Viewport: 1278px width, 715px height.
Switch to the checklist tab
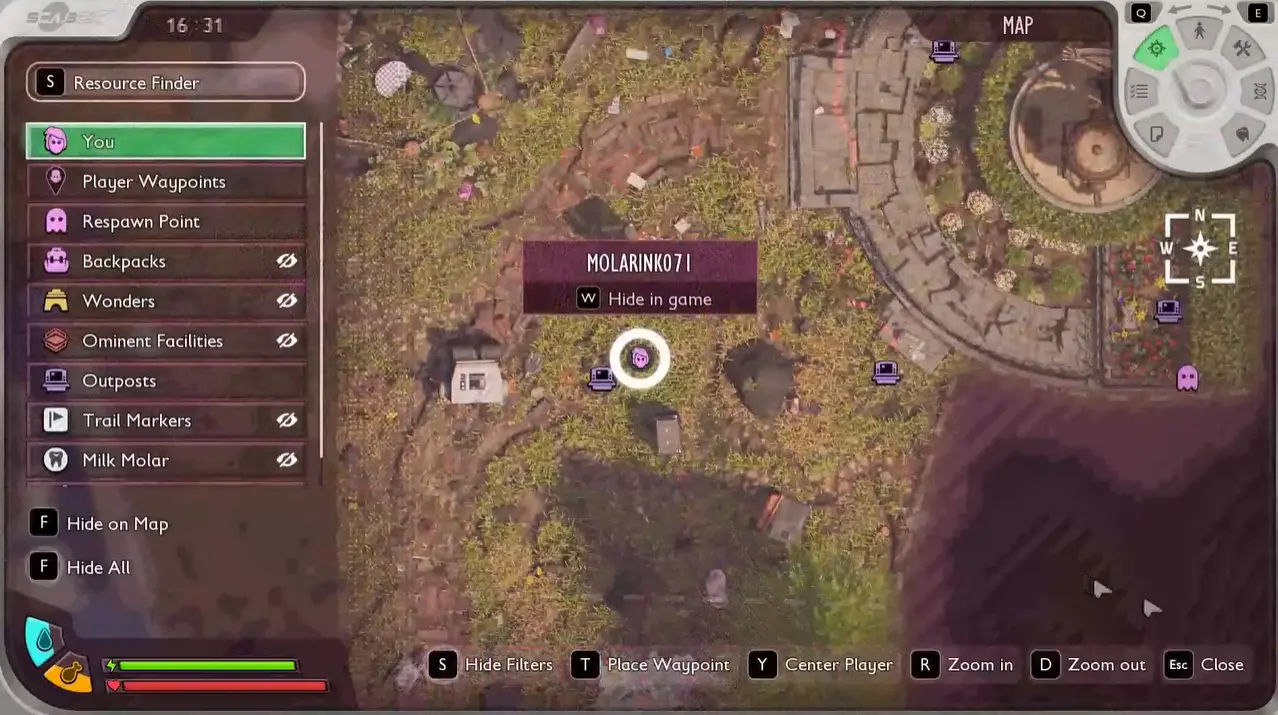1139,92
